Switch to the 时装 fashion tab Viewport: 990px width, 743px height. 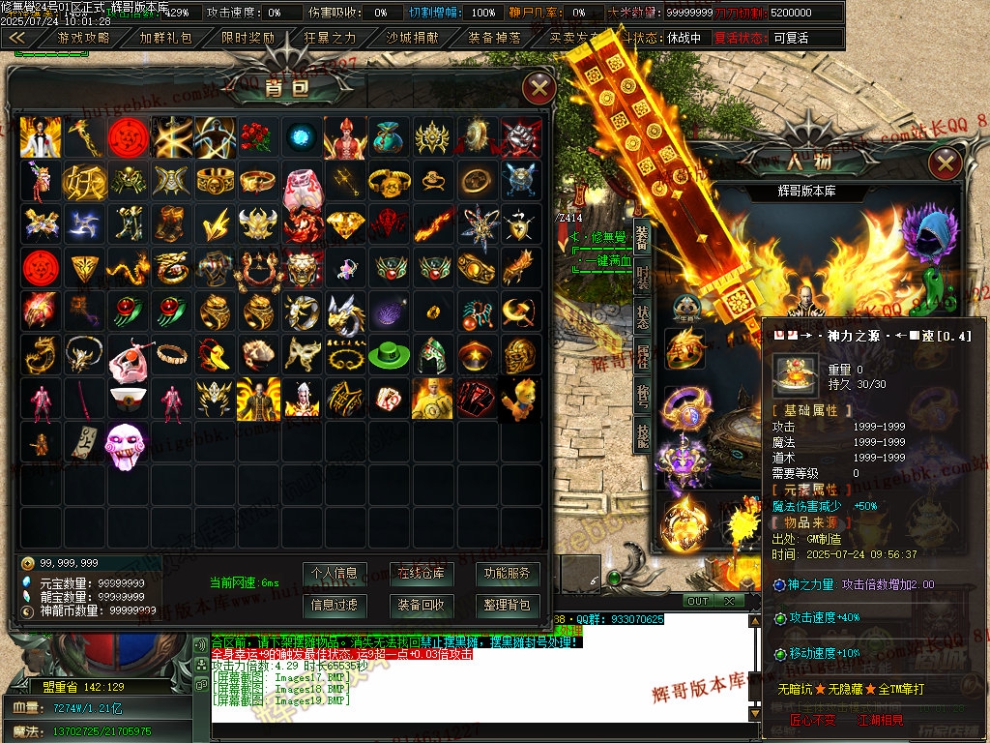641,277
